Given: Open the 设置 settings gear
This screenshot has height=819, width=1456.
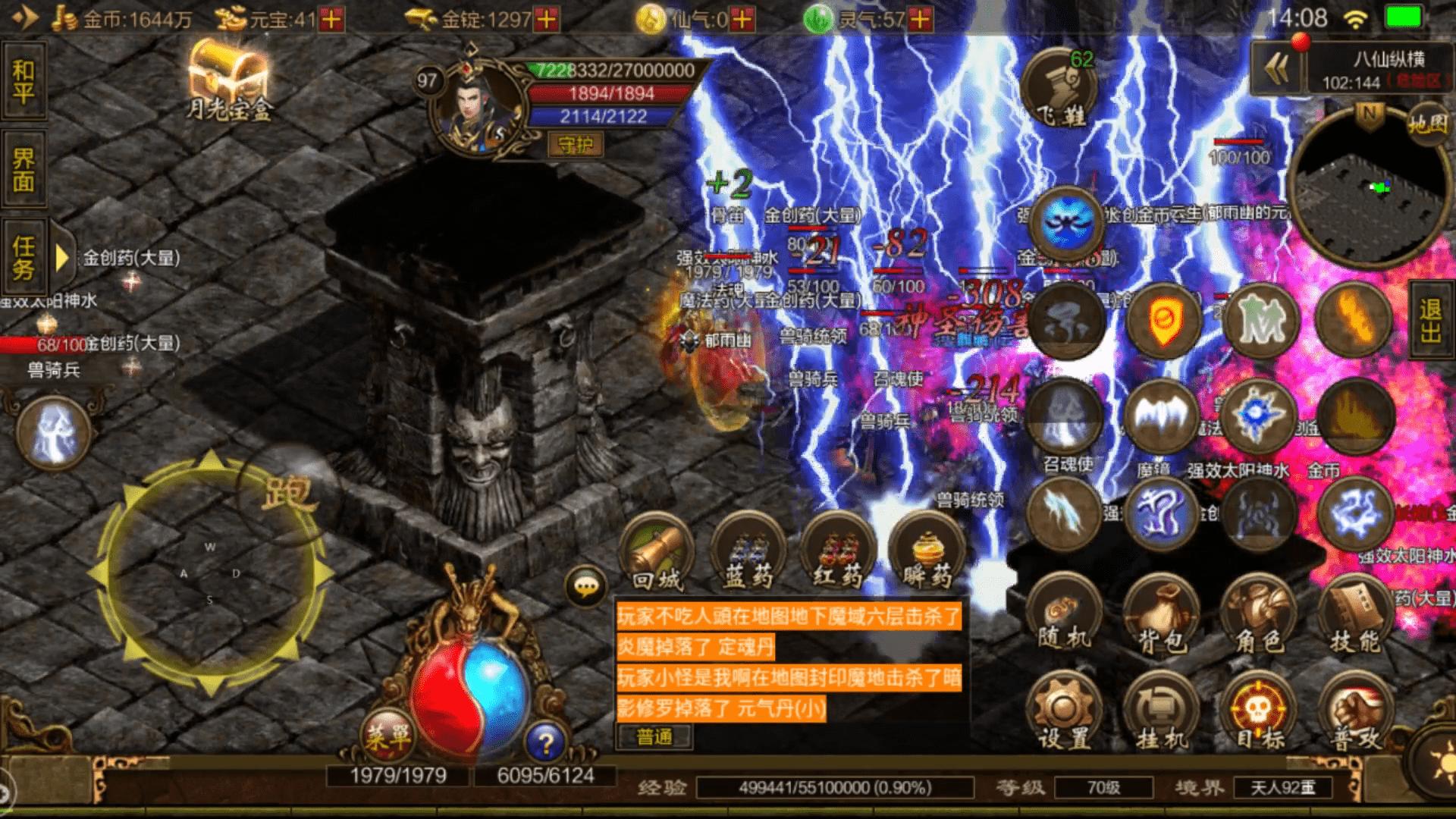Looking at the screenshot, I should click(x=1064, y=713).
